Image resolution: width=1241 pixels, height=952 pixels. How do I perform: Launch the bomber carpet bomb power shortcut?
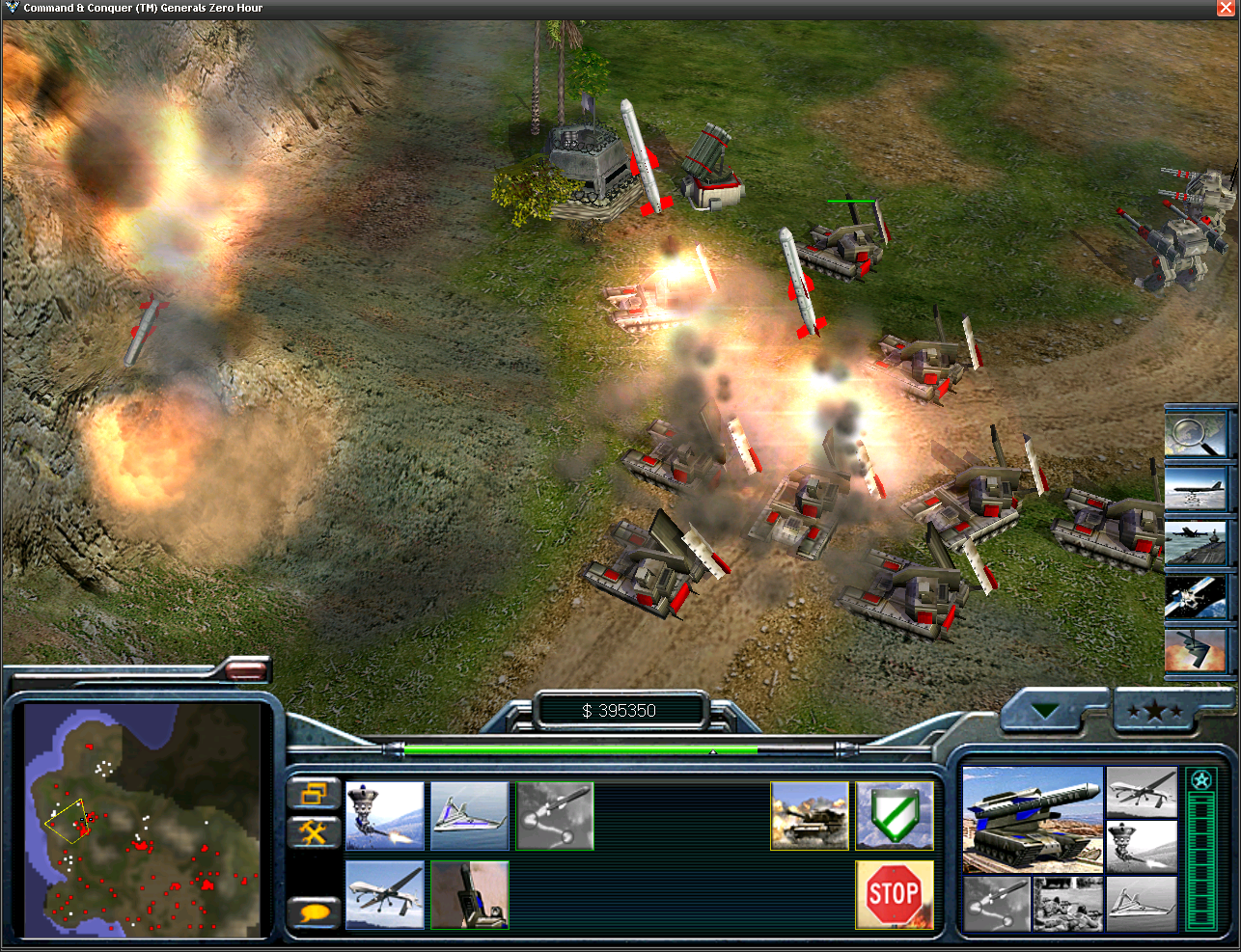pyautogui.click(x=1196, y=488)
